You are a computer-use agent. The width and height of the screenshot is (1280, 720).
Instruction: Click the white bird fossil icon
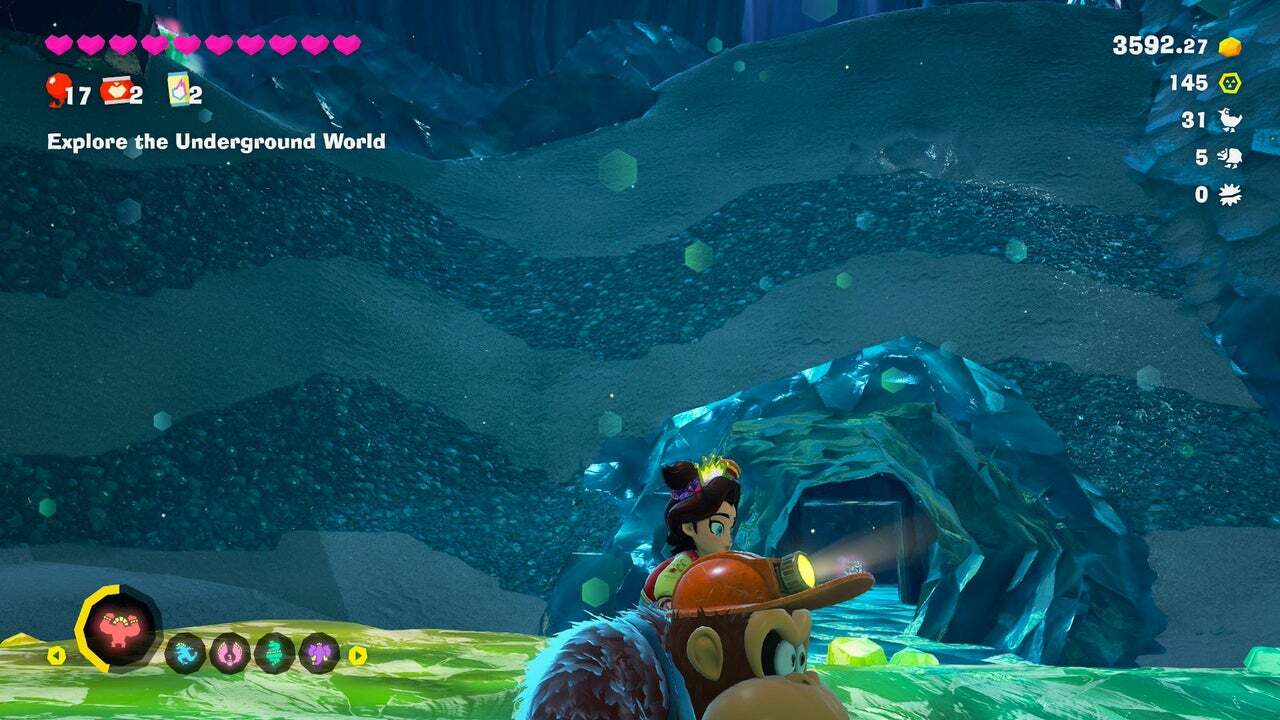click(1230, 120)
